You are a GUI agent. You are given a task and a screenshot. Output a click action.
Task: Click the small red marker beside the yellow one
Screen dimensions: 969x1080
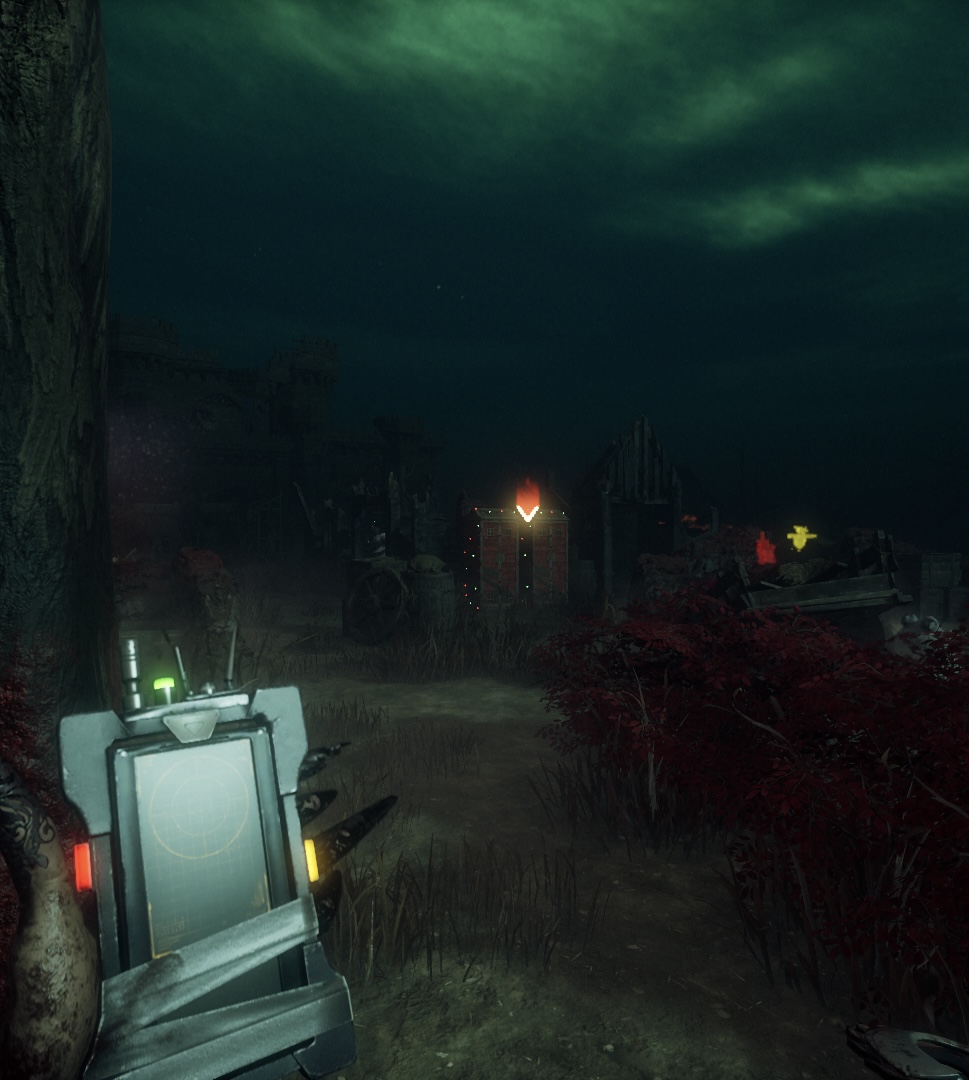click(765, 549)
